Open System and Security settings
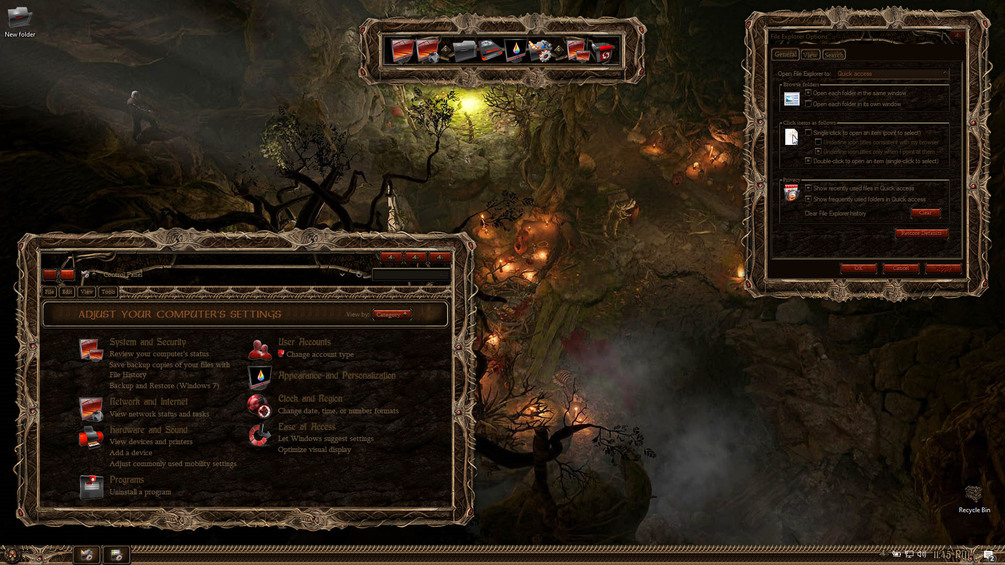 (x=147, y=342)
